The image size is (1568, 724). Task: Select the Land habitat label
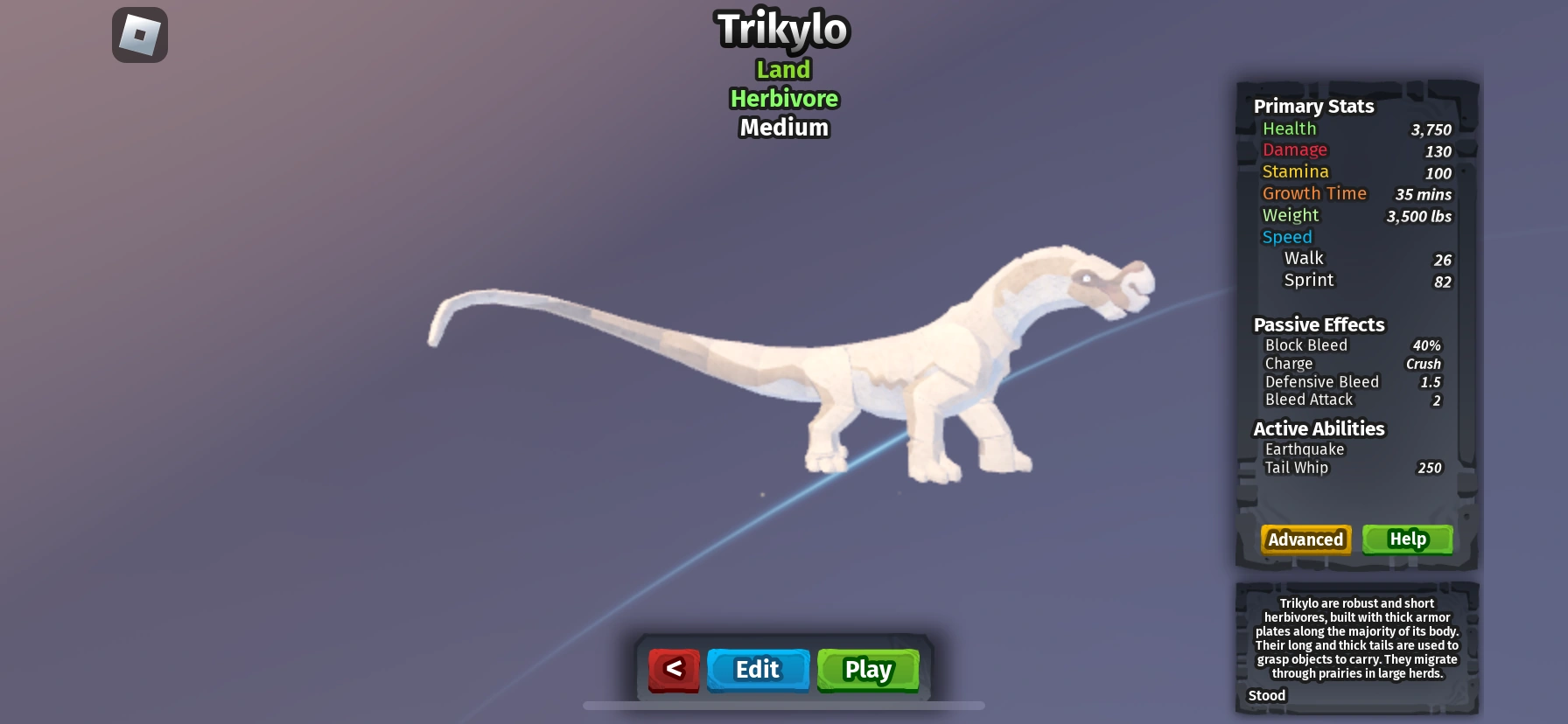783,69
